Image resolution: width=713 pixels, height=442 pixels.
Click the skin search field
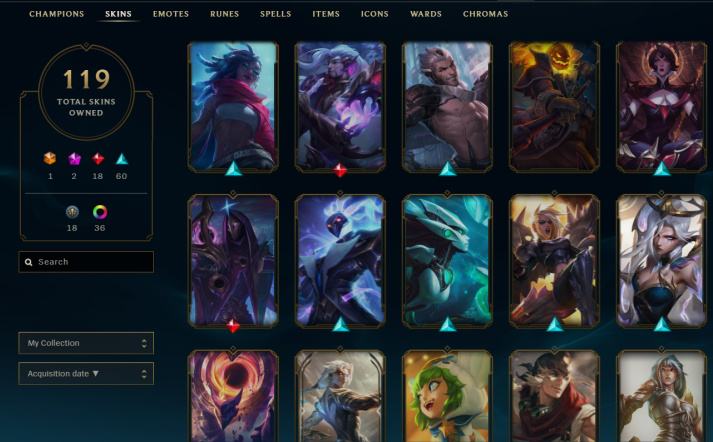pyautogui.click(x=86, y=262)
